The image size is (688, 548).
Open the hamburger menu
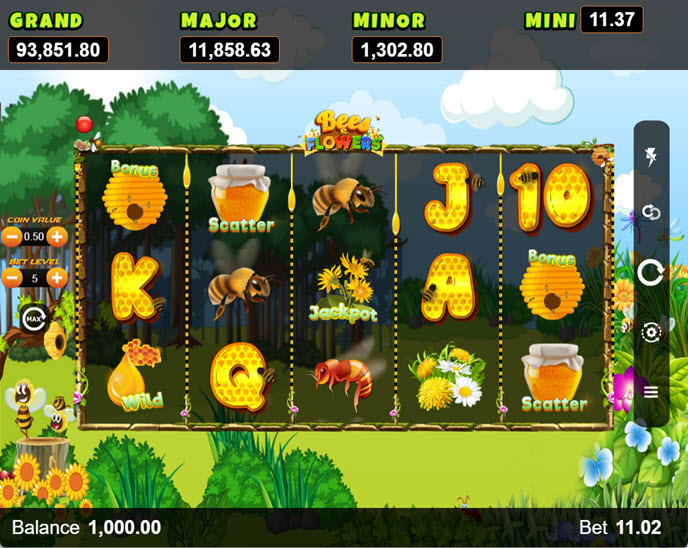[651, 391]
